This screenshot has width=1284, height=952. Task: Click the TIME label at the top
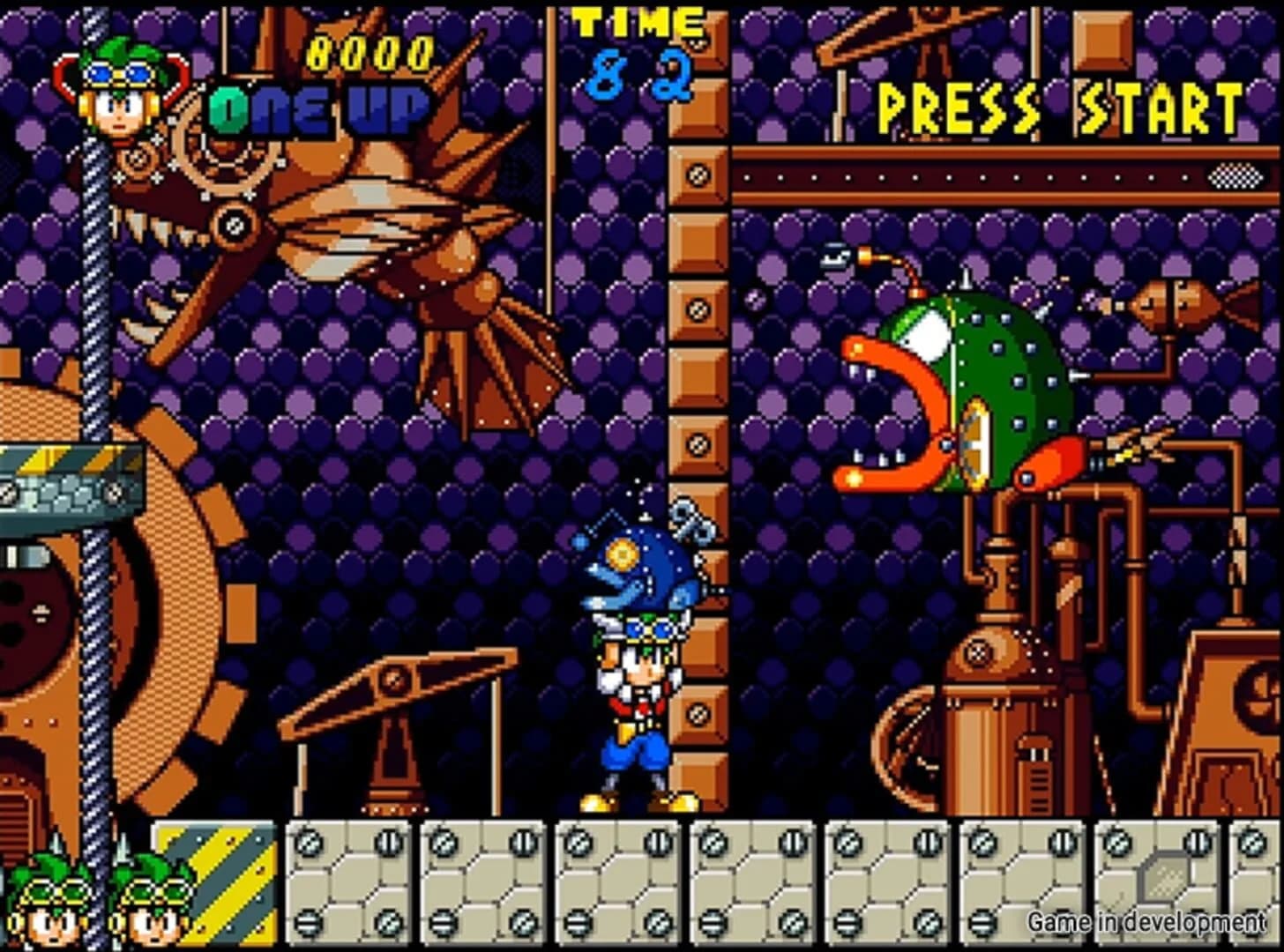click(x=635, y=22)
